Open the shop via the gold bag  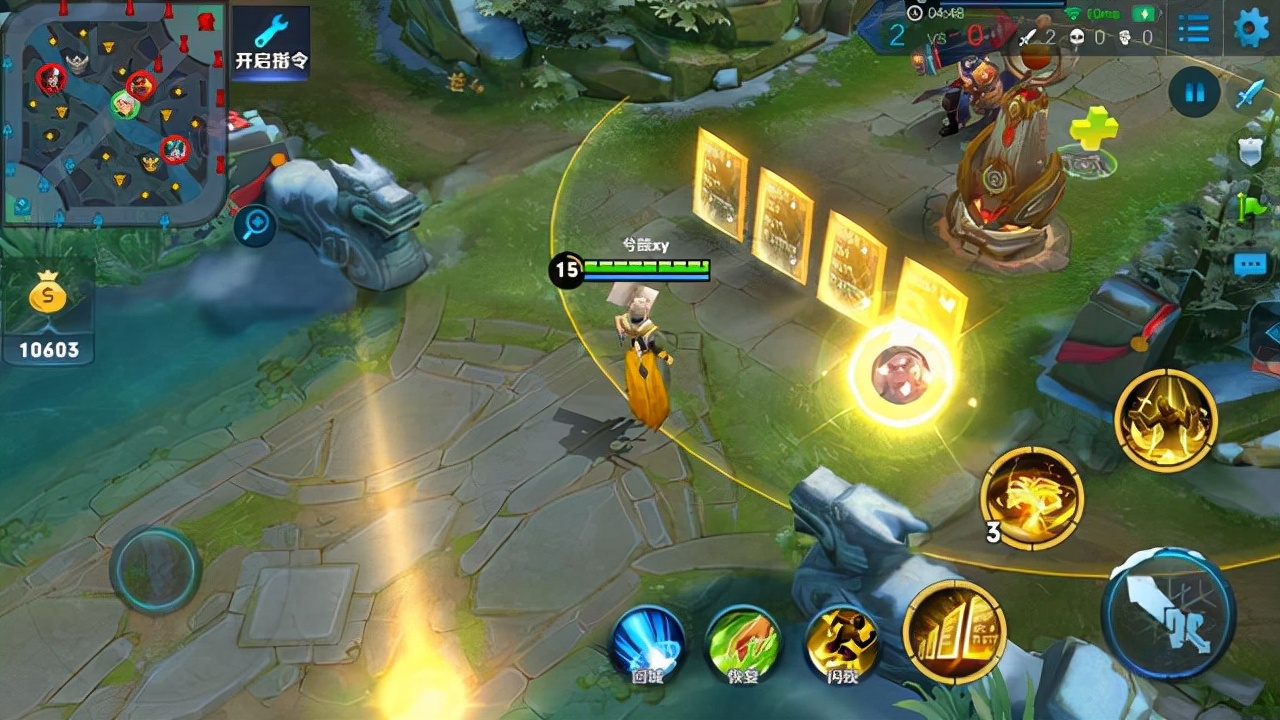click(x=47, y=311)
